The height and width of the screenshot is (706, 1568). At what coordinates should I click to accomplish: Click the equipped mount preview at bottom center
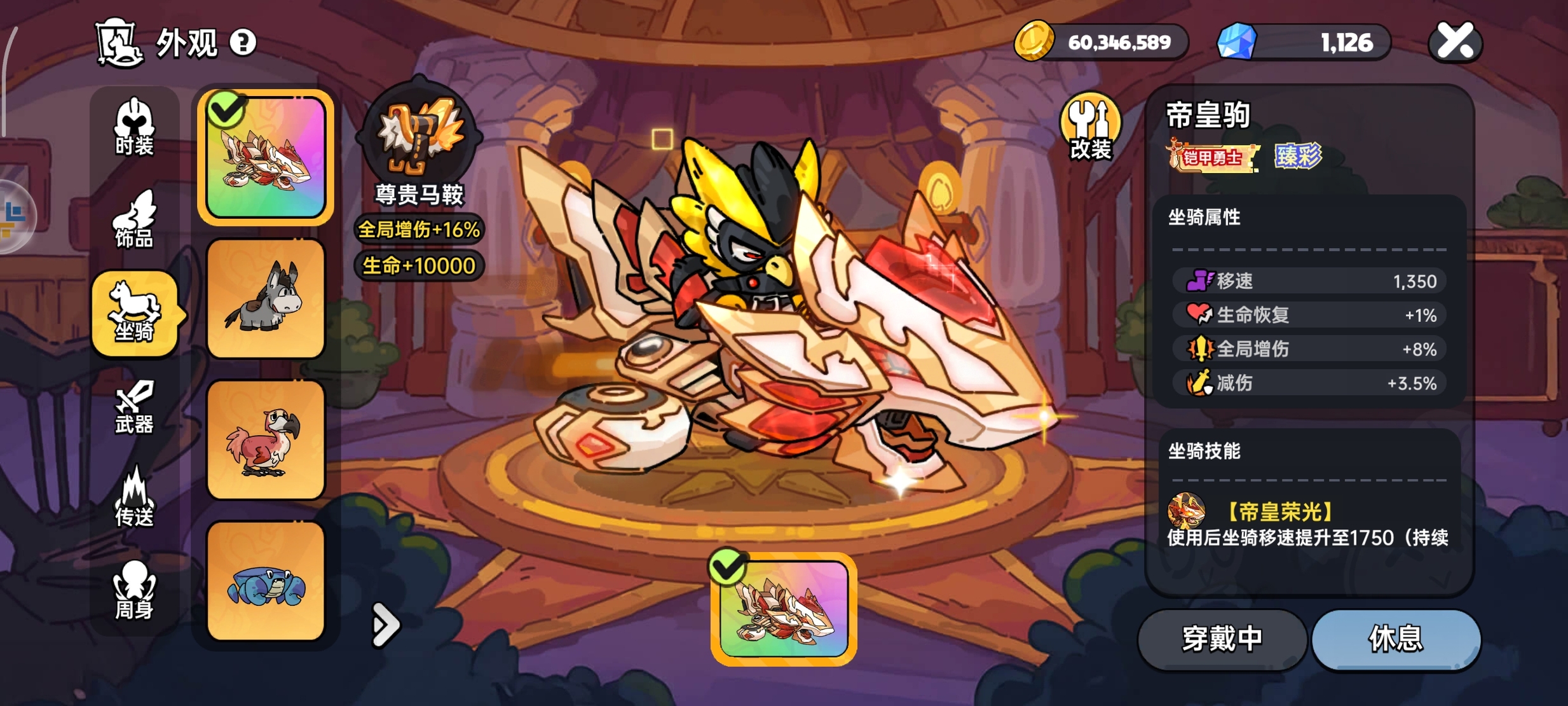(x=784, y=609)
